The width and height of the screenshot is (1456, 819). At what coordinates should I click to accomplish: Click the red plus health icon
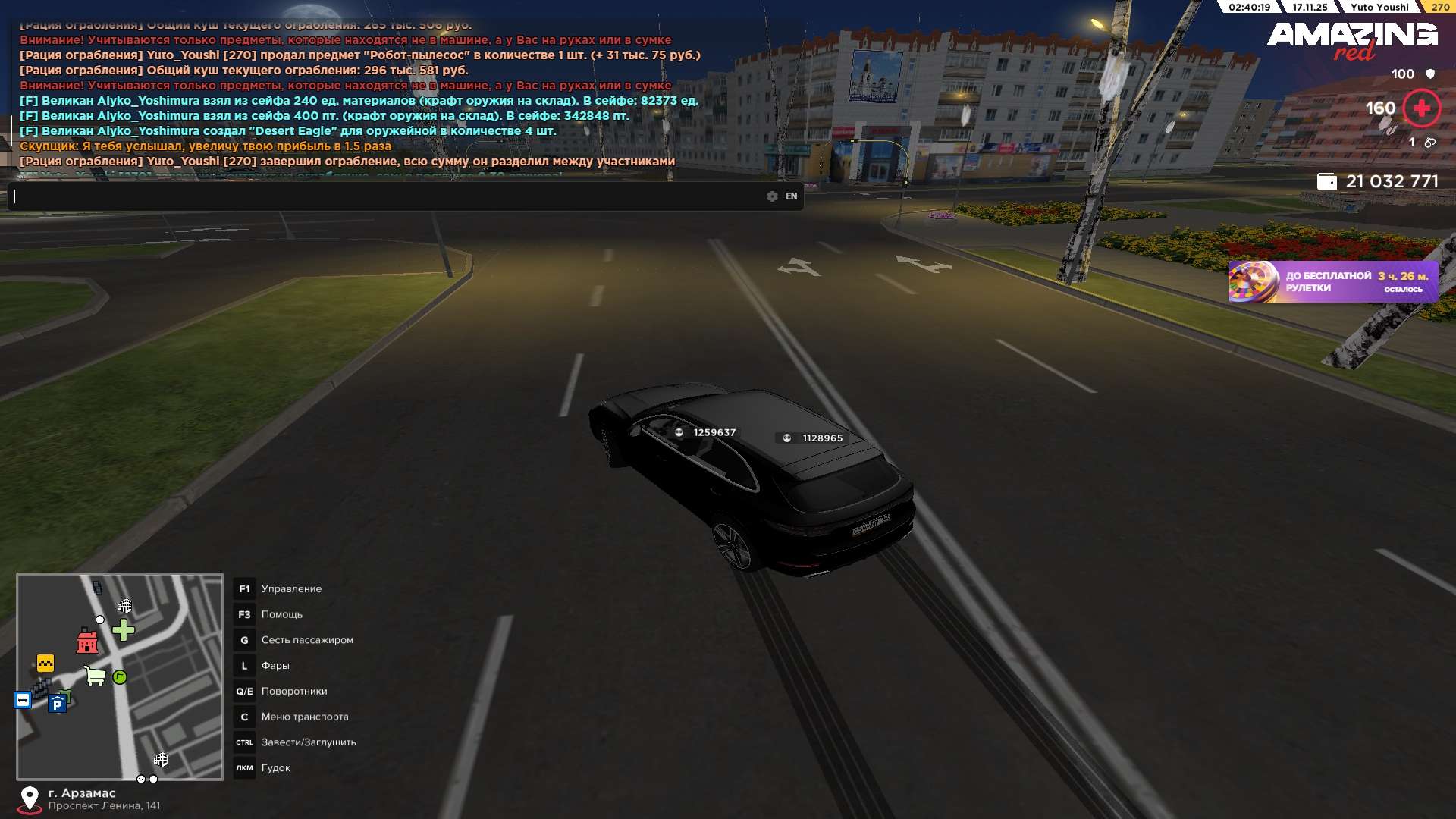[x=1421, y=108]
